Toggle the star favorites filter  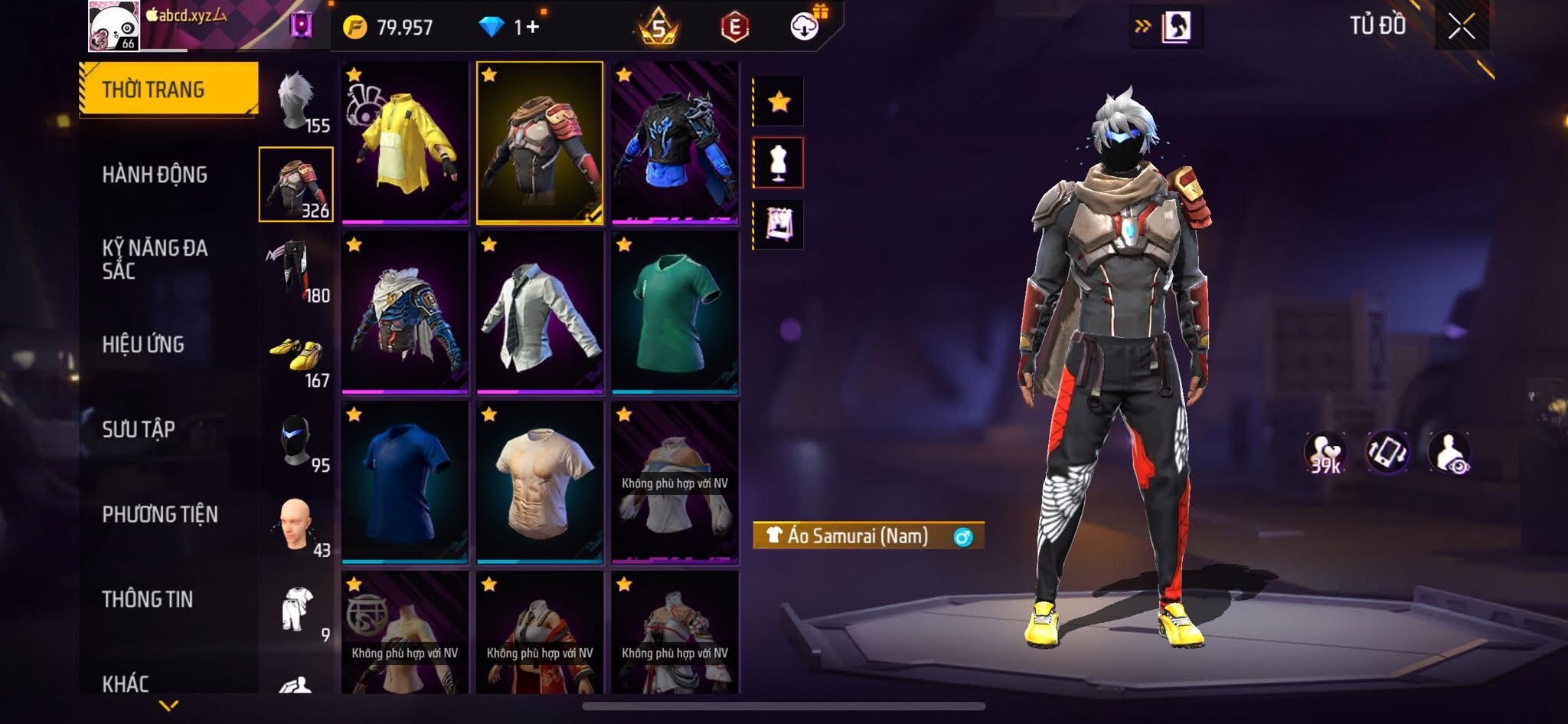[x=779, y=101]
